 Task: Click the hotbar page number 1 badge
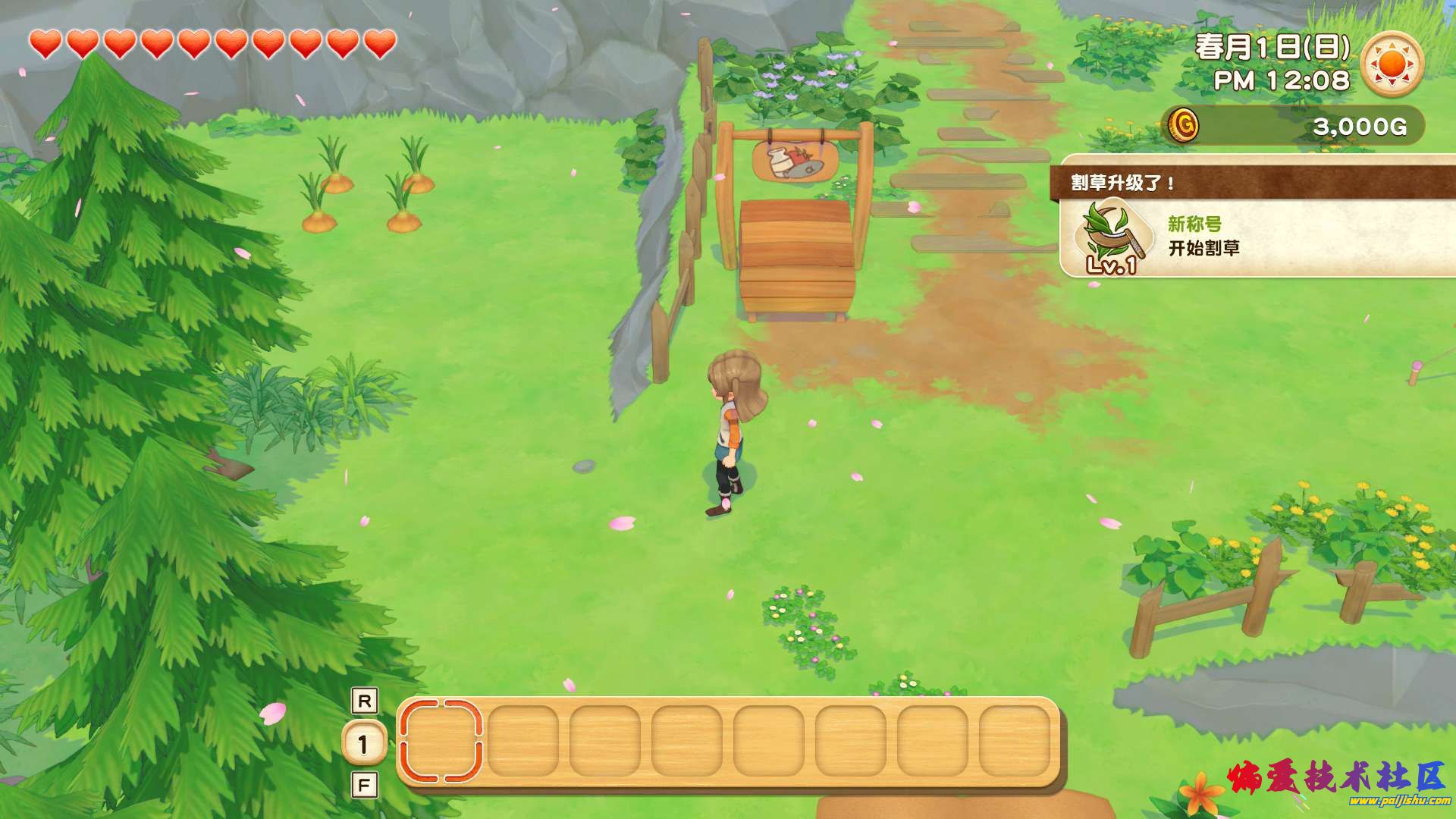pyautogui.click(x=364, y=743)
